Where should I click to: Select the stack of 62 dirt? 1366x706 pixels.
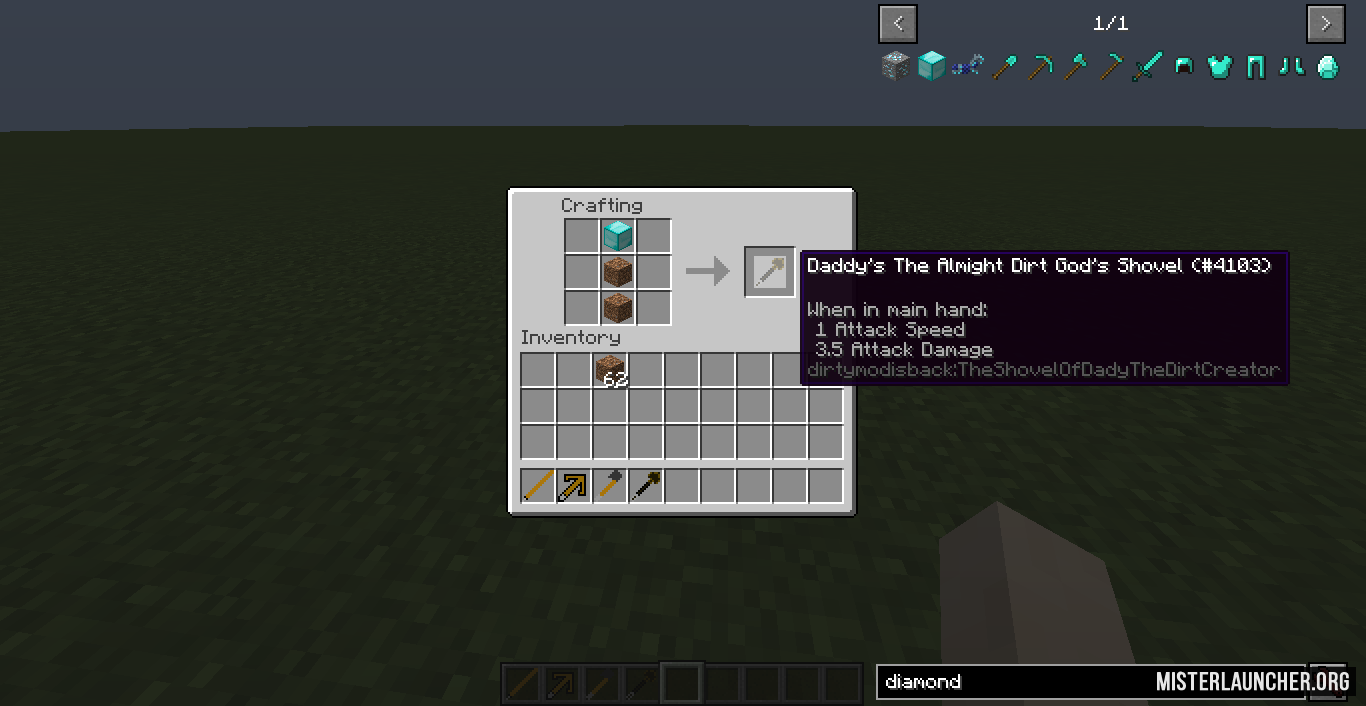tap(610, 371)
